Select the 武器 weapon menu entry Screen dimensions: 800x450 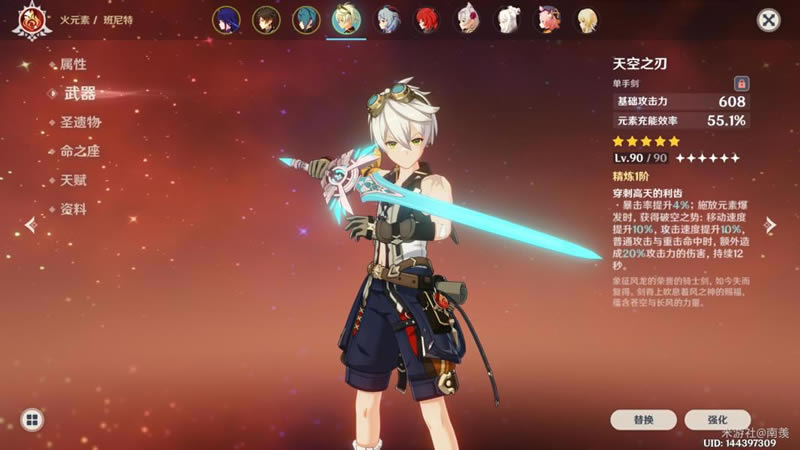pos(80,93)
